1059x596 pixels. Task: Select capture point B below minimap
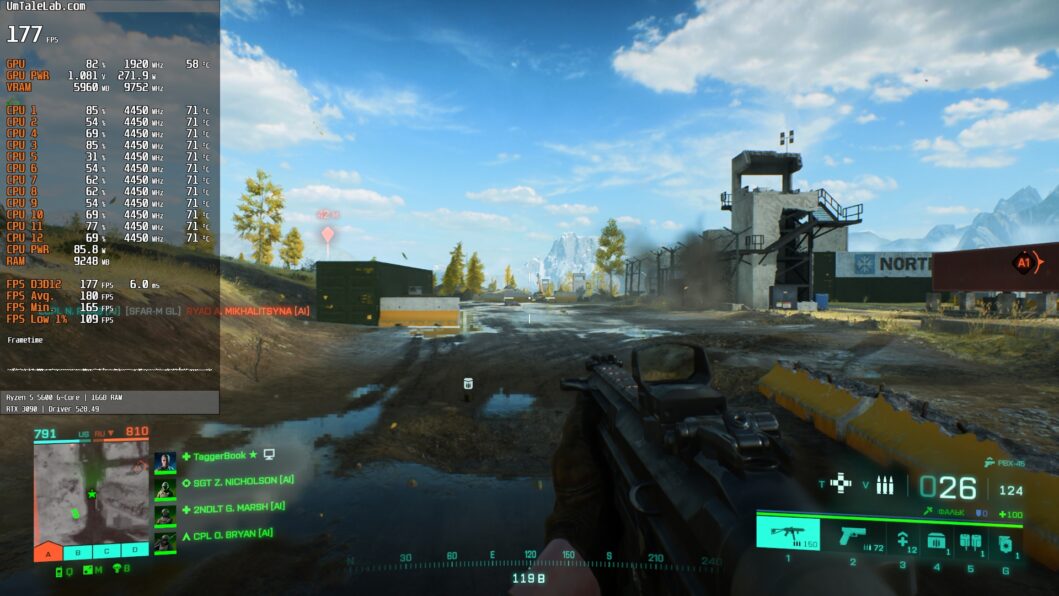tap(76, 551)
